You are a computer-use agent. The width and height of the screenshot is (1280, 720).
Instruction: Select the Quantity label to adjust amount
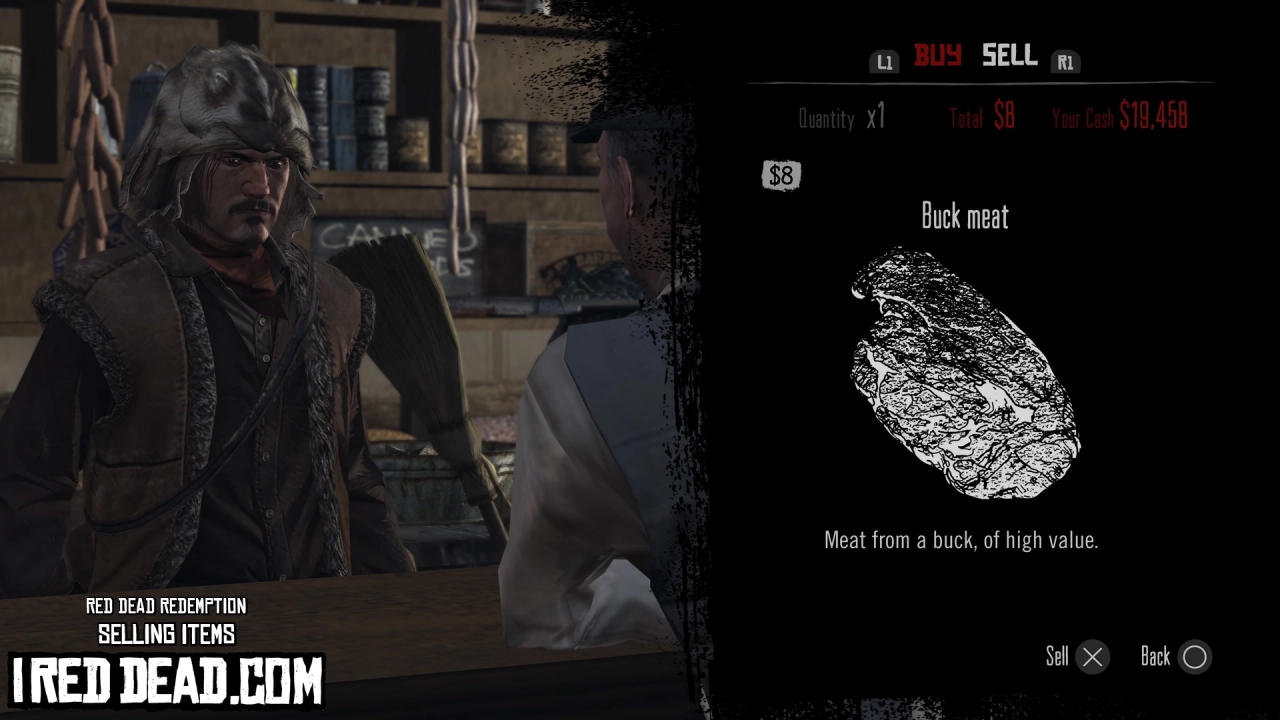[827, 118]
